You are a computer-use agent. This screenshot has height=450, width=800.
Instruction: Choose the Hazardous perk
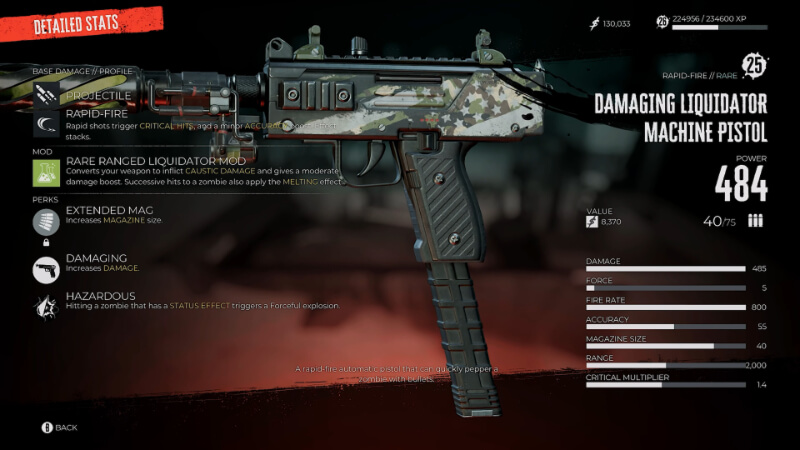[x=102, y=296]
